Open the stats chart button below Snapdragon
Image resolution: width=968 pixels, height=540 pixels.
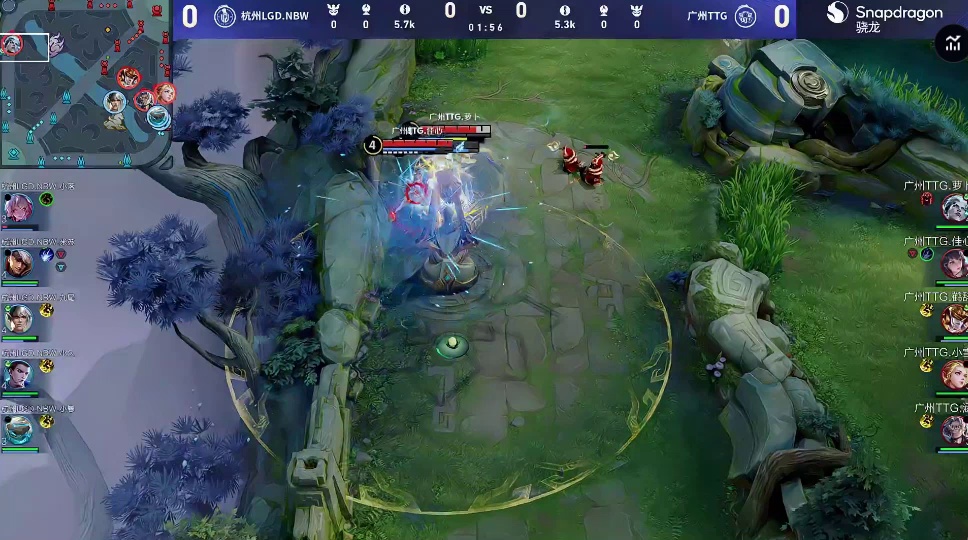[x=949, y=43]
